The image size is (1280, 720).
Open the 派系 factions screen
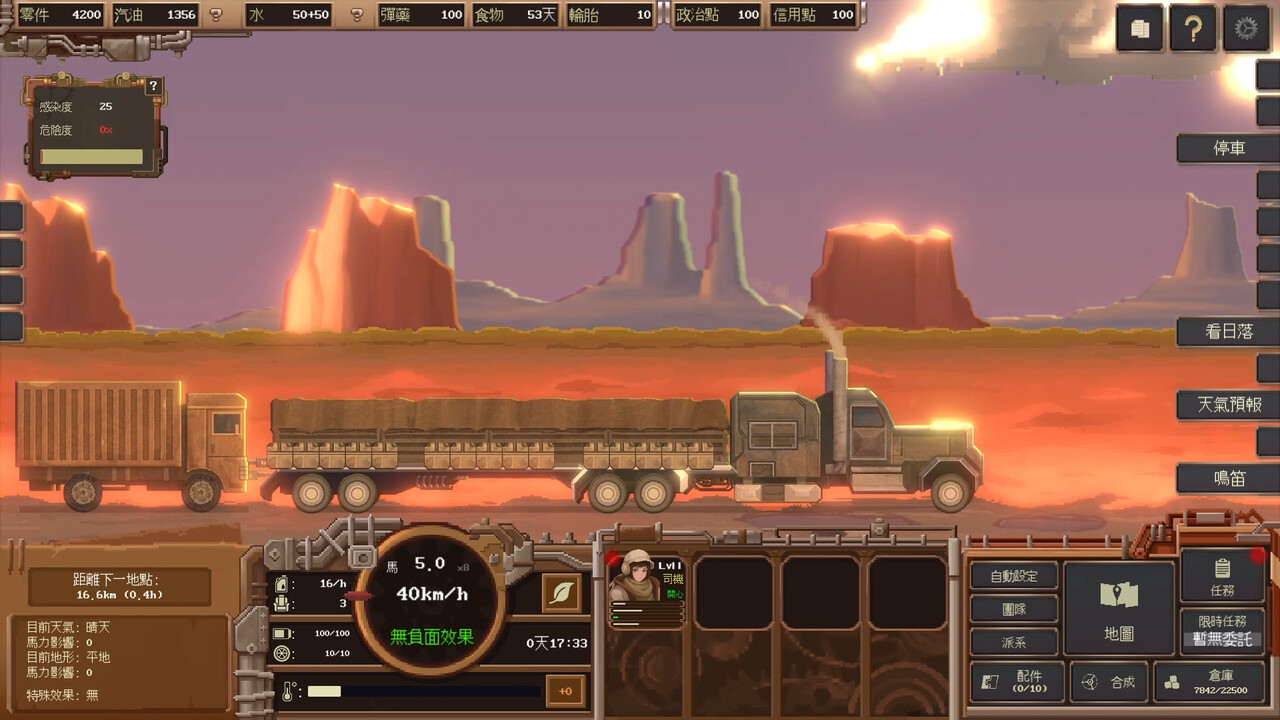coord(1014,642)
